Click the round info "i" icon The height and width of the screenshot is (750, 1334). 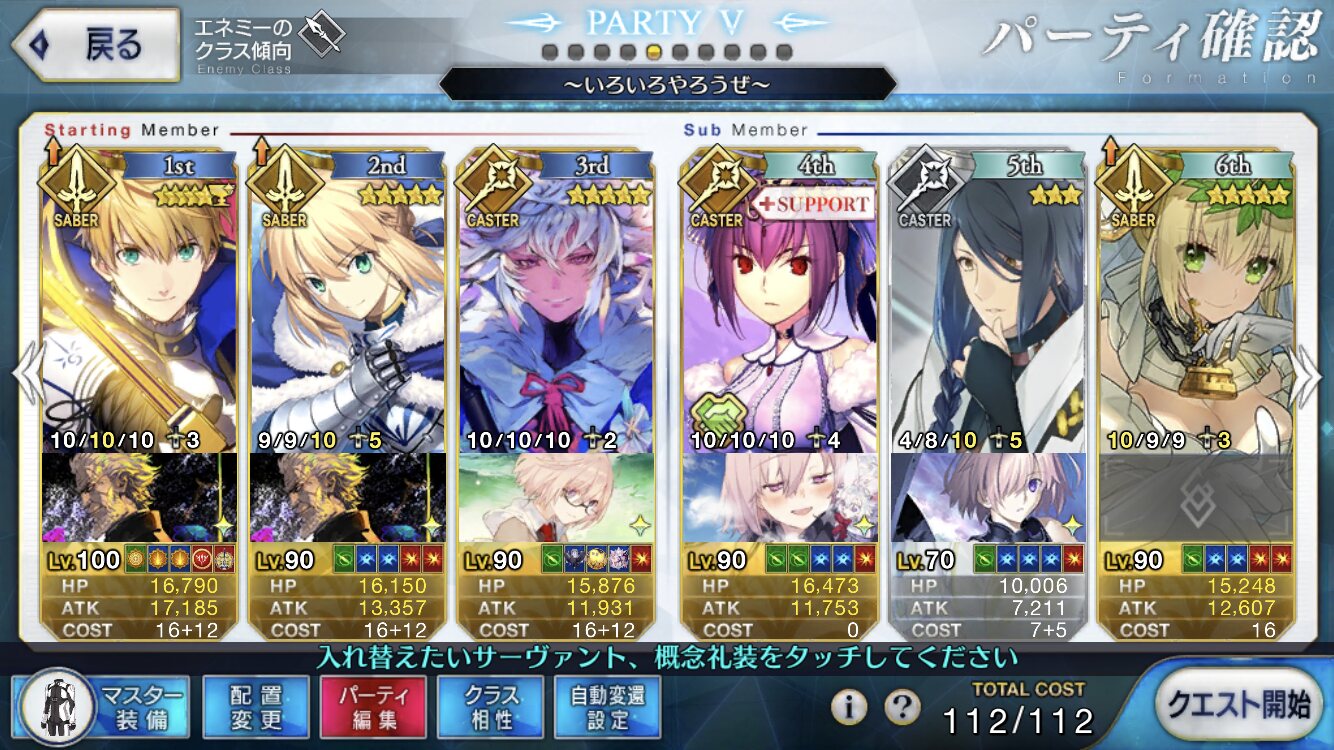tap(849, 707)
